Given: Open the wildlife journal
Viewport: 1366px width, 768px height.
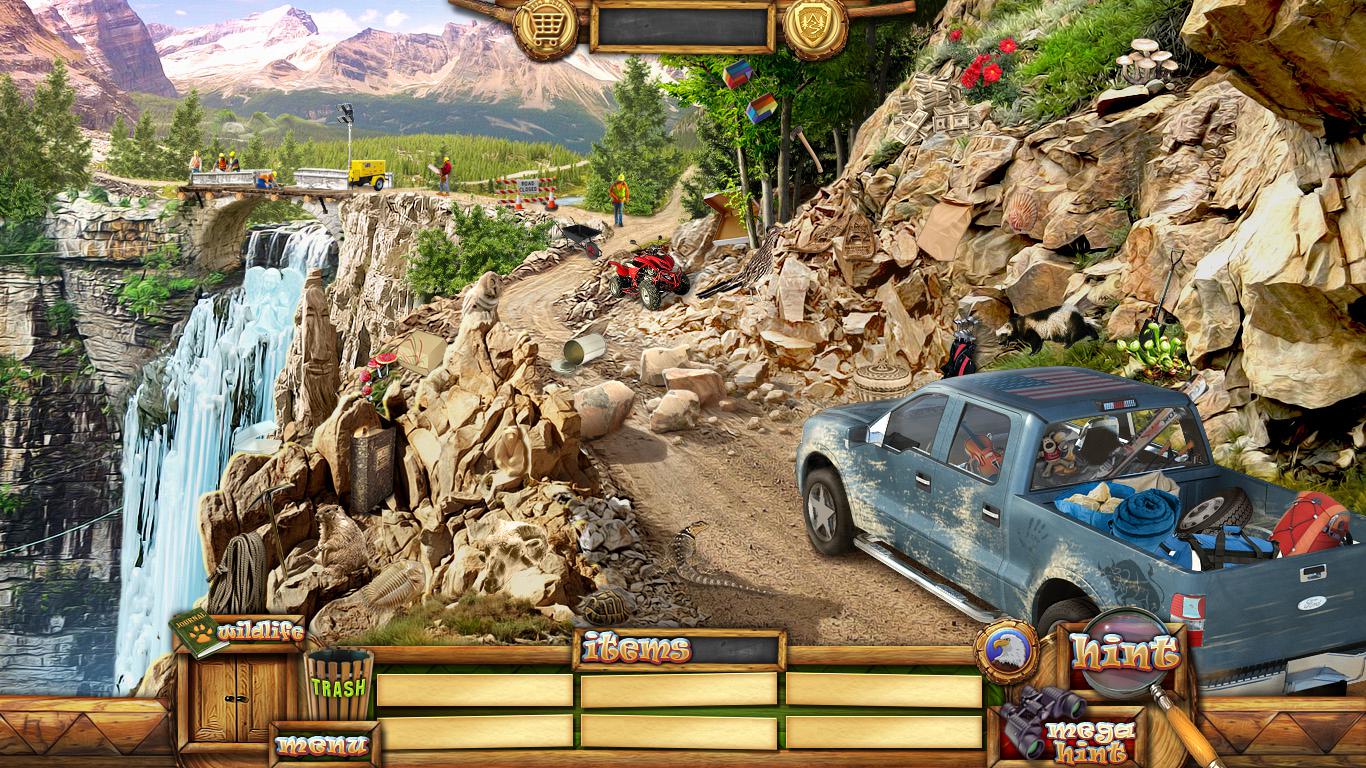Looking at the screenshot, I should 238,632.
